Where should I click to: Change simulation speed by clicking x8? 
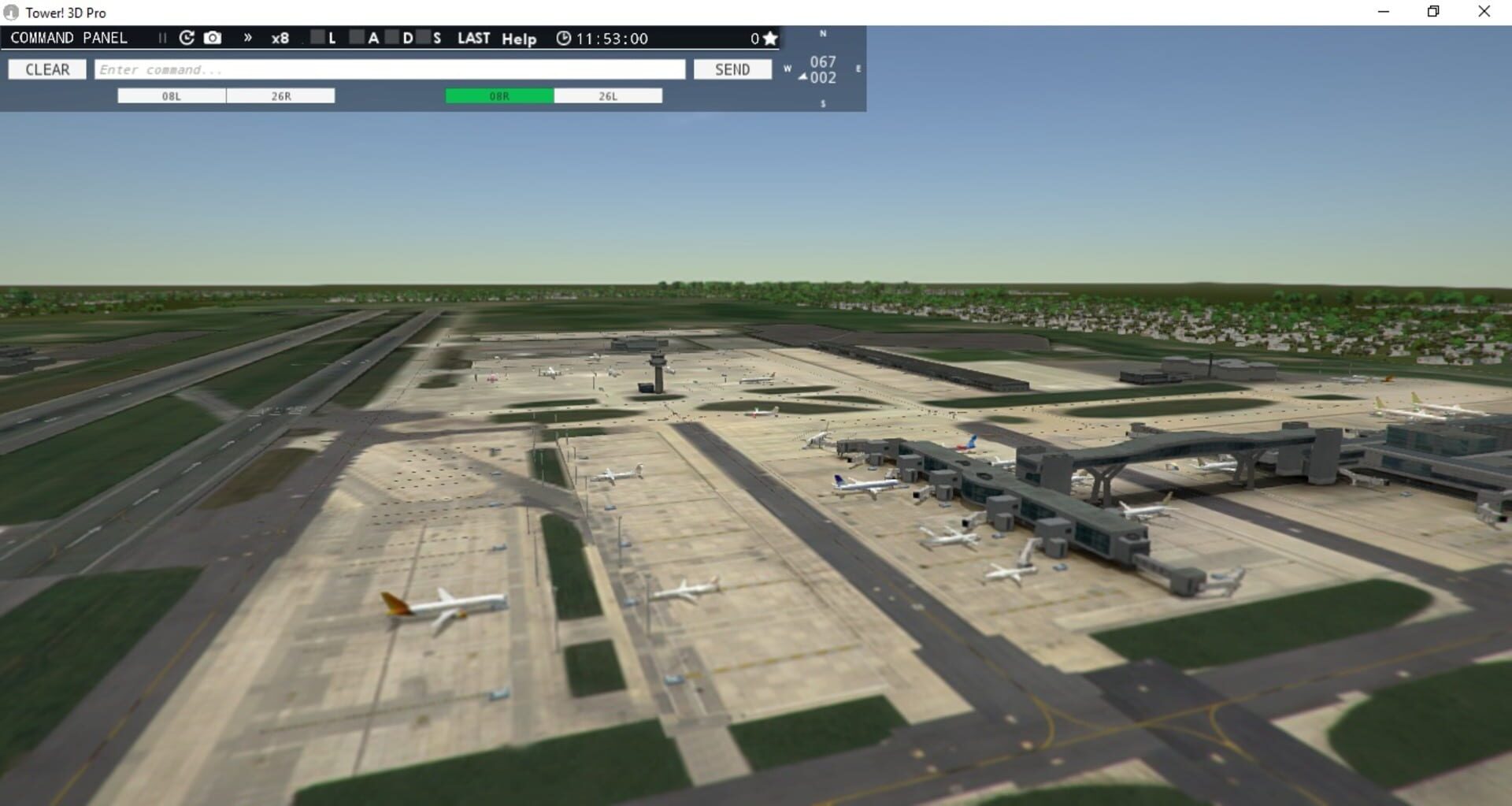280,37
